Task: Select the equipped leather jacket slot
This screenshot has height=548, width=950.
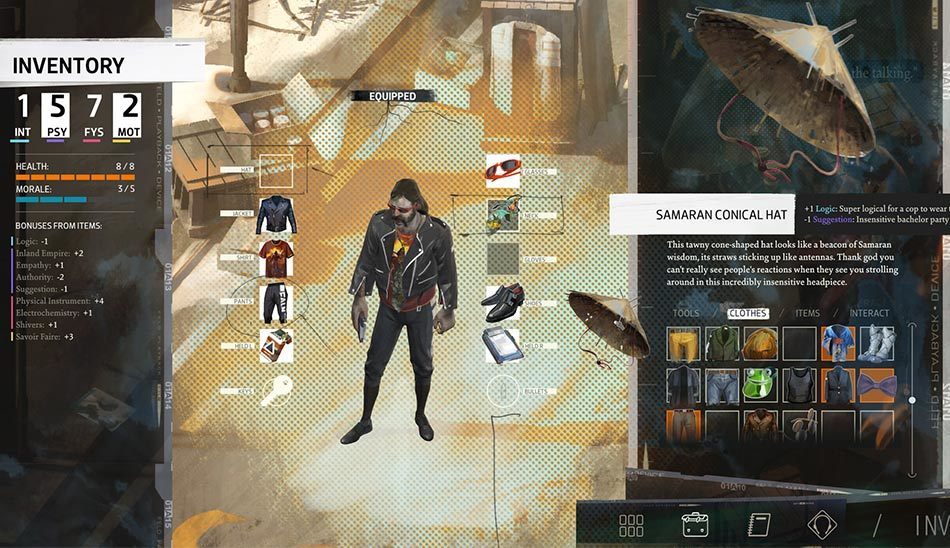Action: point(277,215)
